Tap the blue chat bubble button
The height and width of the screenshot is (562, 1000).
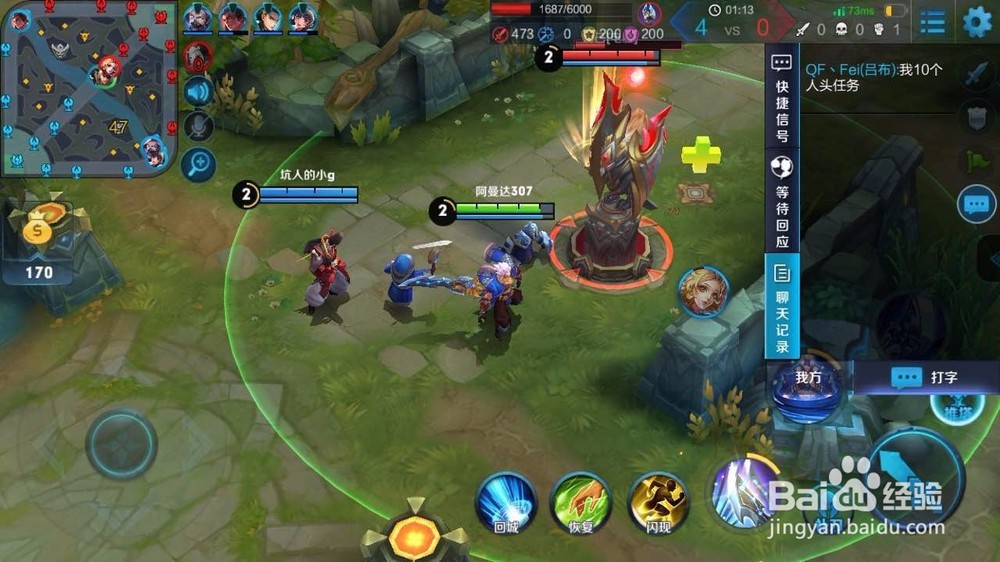pyautogui.click(x=976, y=204)
